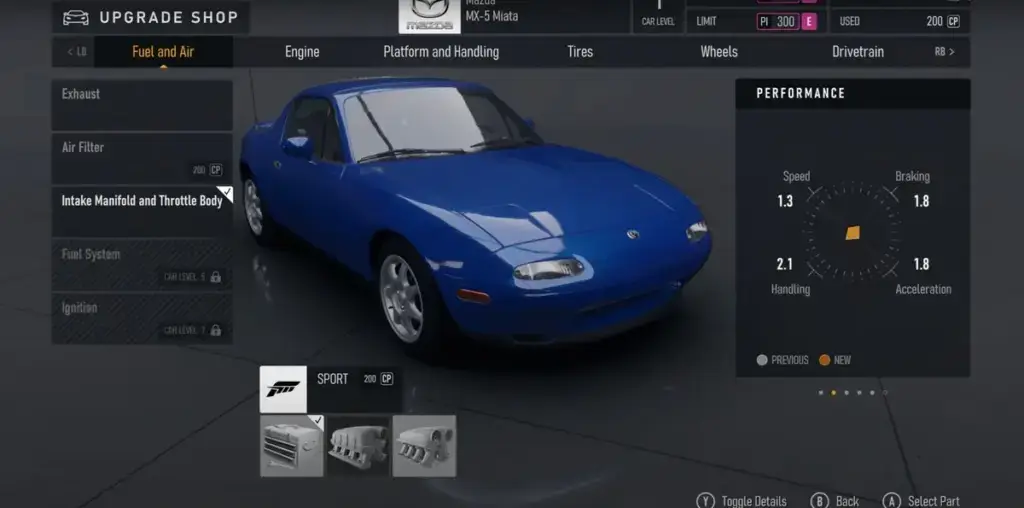Pick the first checked intake manifold part
Viewport: 1024px width, 508px height.
pos(292,445)
